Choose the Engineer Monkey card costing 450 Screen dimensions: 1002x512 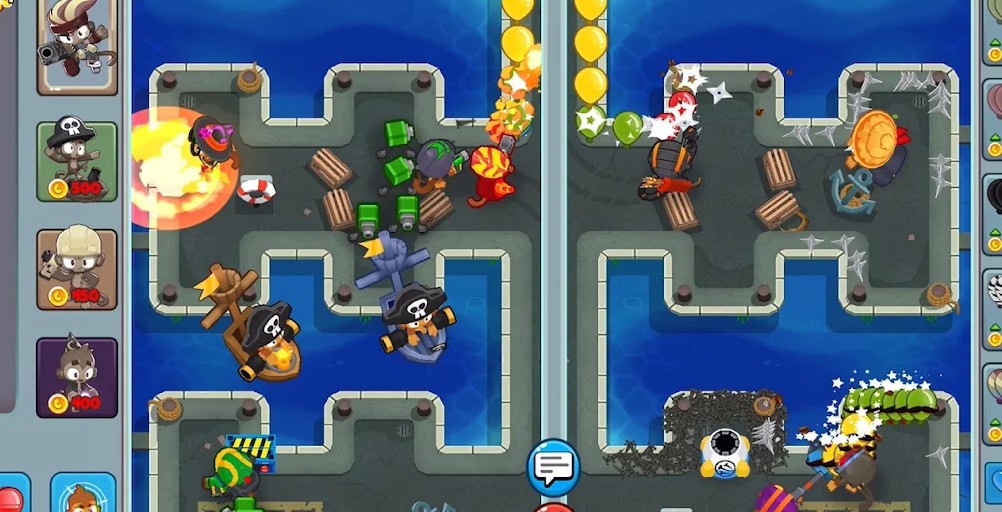point(77,268)
